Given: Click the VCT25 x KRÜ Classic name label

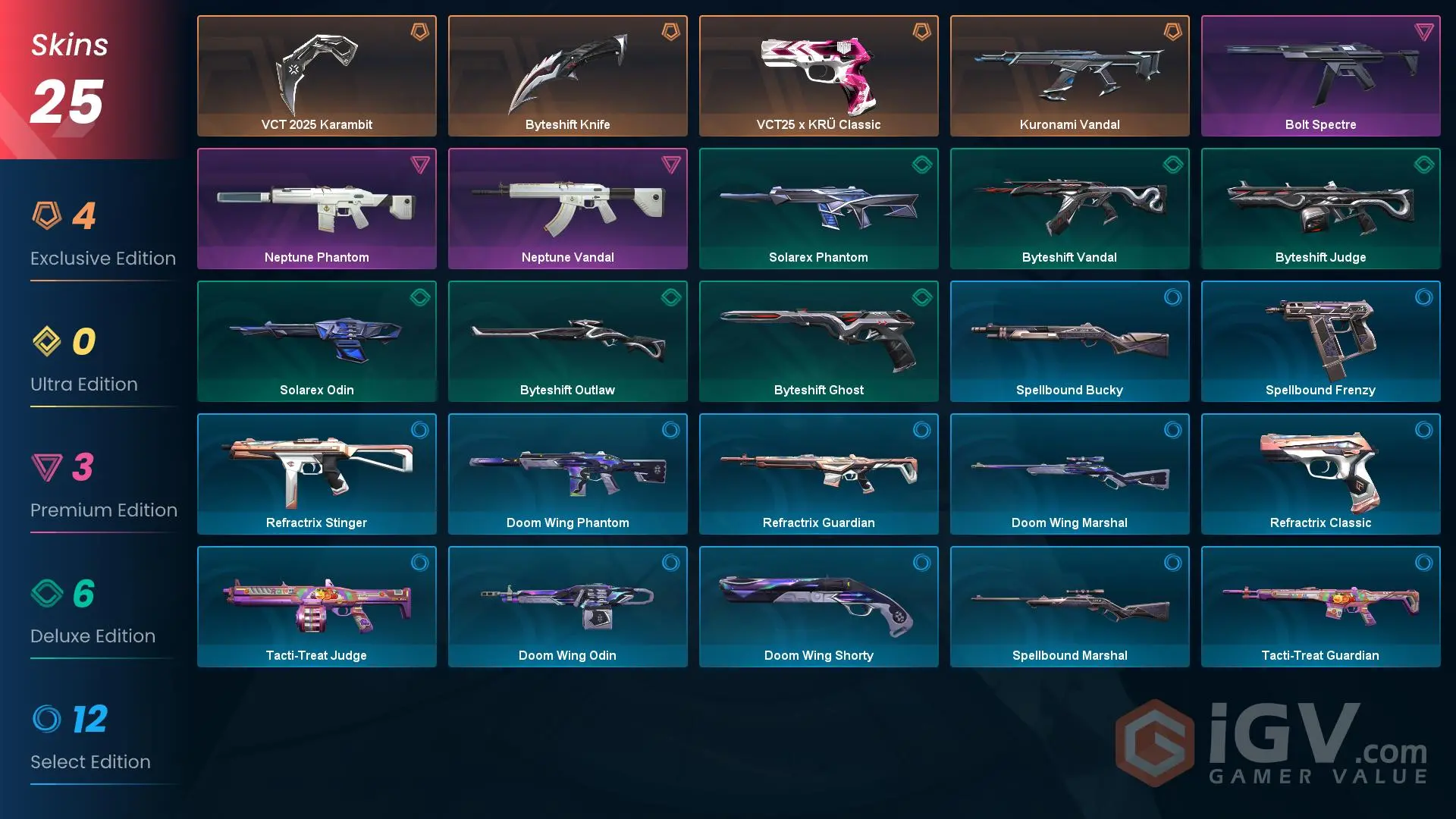Looking at the screenshot, I should tap(818, 124).
